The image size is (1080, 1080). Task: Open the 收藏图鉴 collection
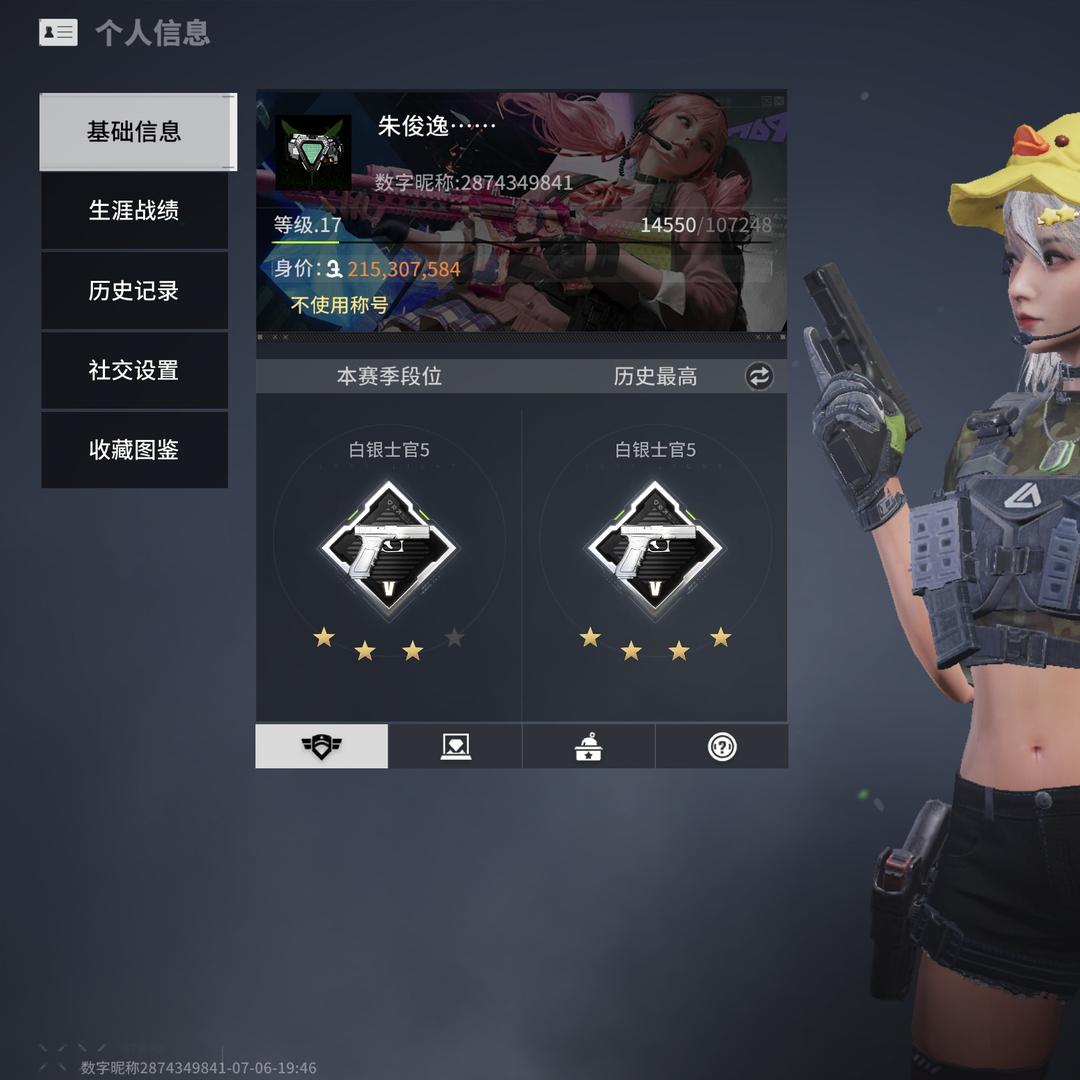[x=134, y=450]
